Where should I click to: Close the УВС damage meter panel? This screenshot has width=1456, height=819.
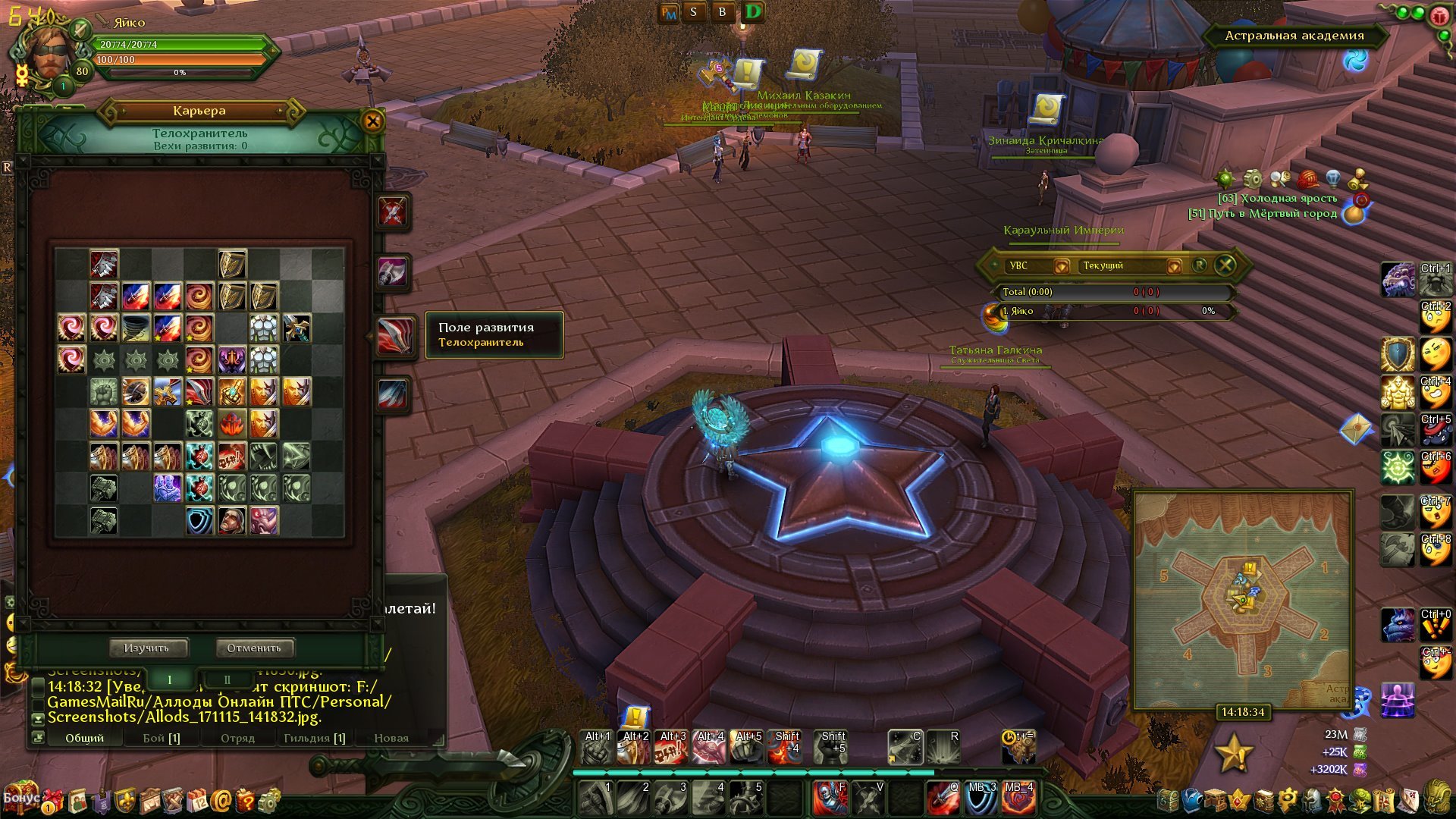(x=1225, y=265)
